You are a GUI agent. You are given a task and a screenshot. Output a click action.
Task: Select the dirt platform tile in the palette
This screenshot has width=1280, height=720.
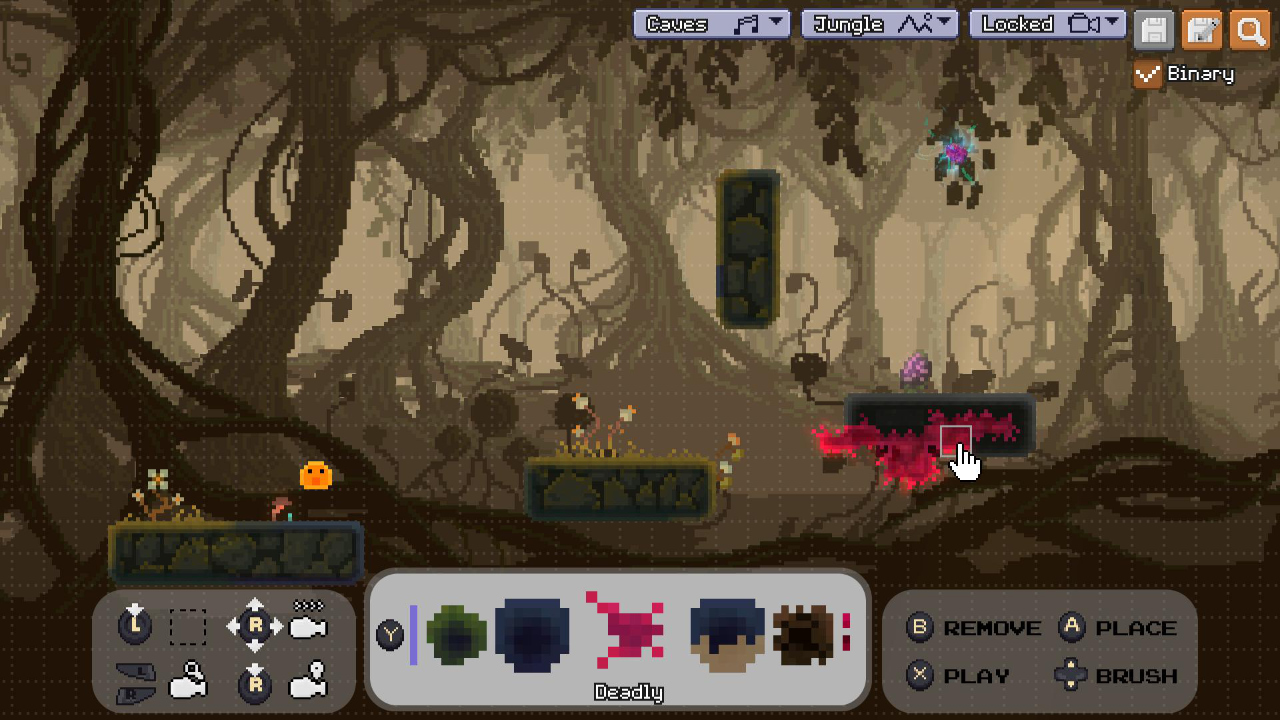[727, 633]
